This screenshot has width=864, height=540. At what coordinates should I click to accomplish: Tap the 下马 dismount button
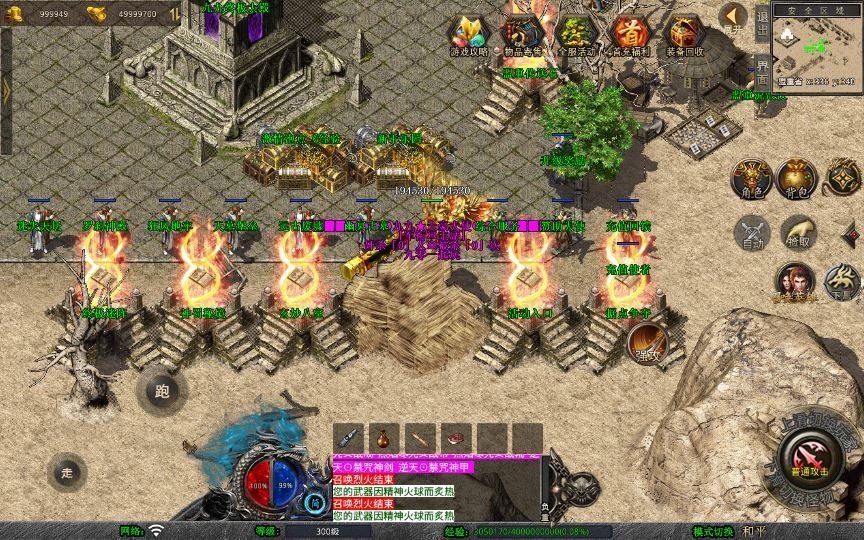[x=842, y=282]
